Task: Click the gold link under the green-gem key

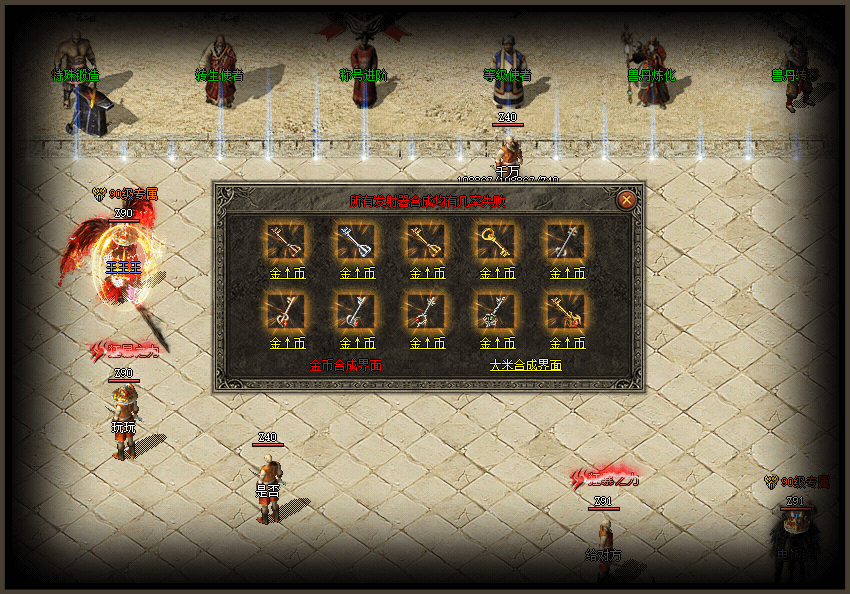Action: pos(496,343)
